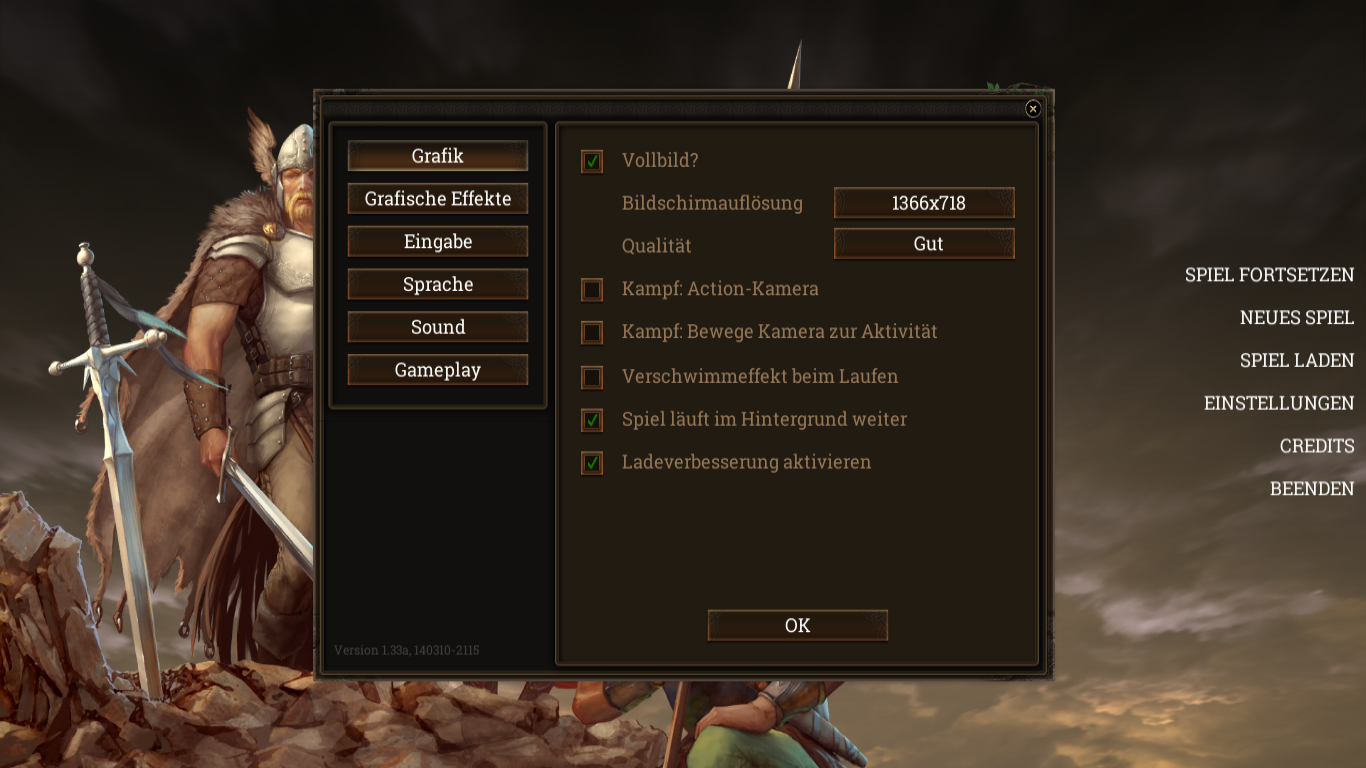
Task: Enable Verschwimmeffekt beim Laufen
Action: click(x=592, y=377)
